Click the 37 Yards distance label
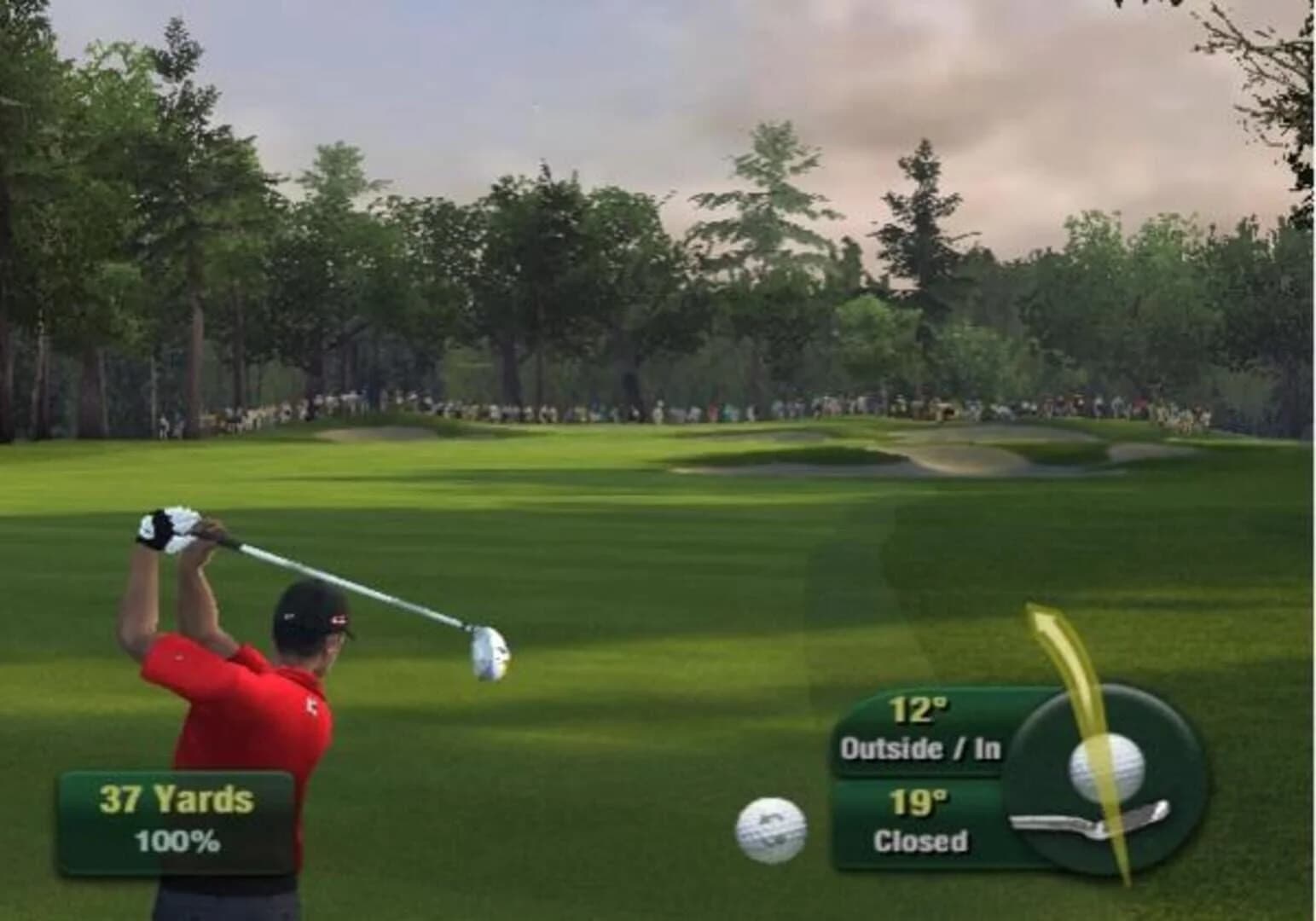1316x921 pixels. pos(175,800)
